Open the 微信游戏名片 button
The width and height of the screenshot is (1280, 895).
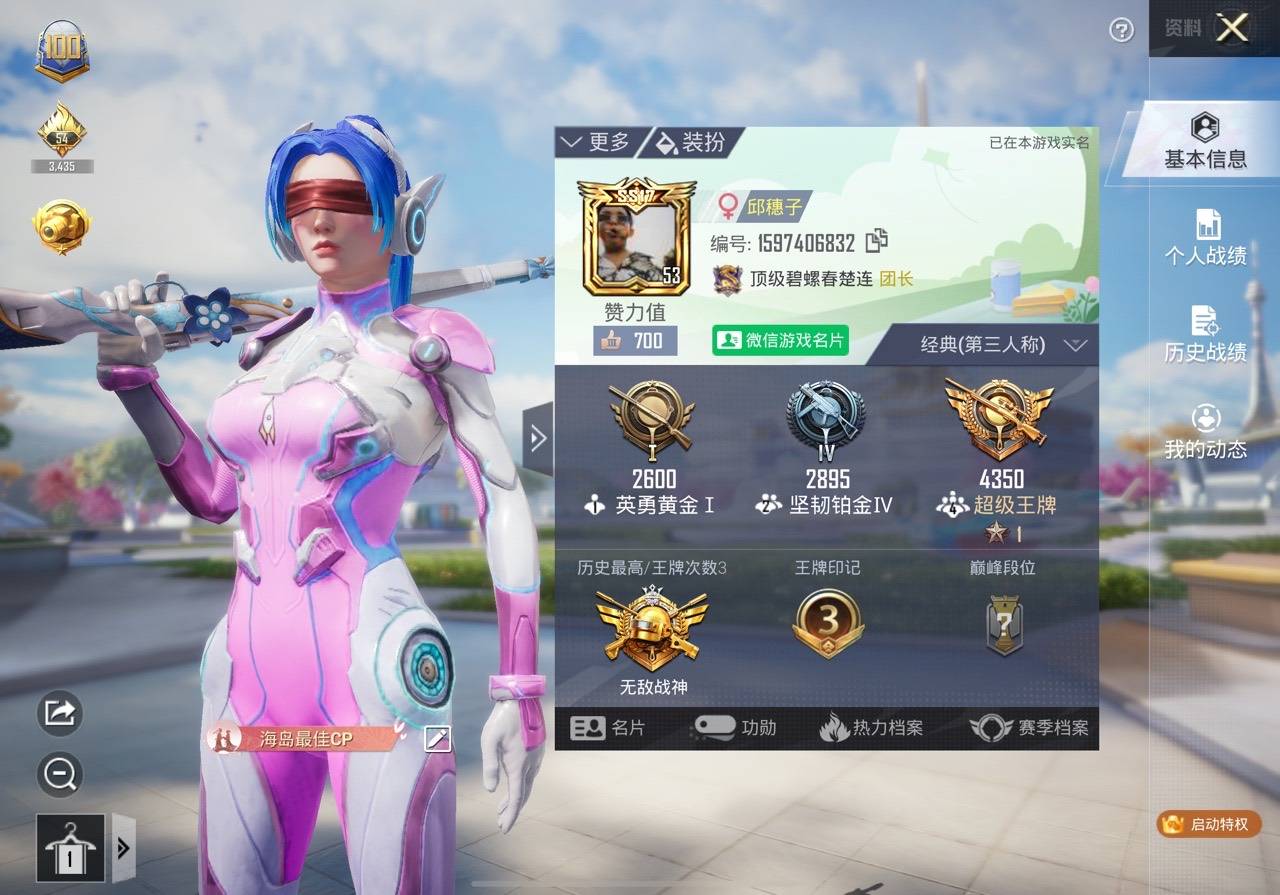point(780,340)
